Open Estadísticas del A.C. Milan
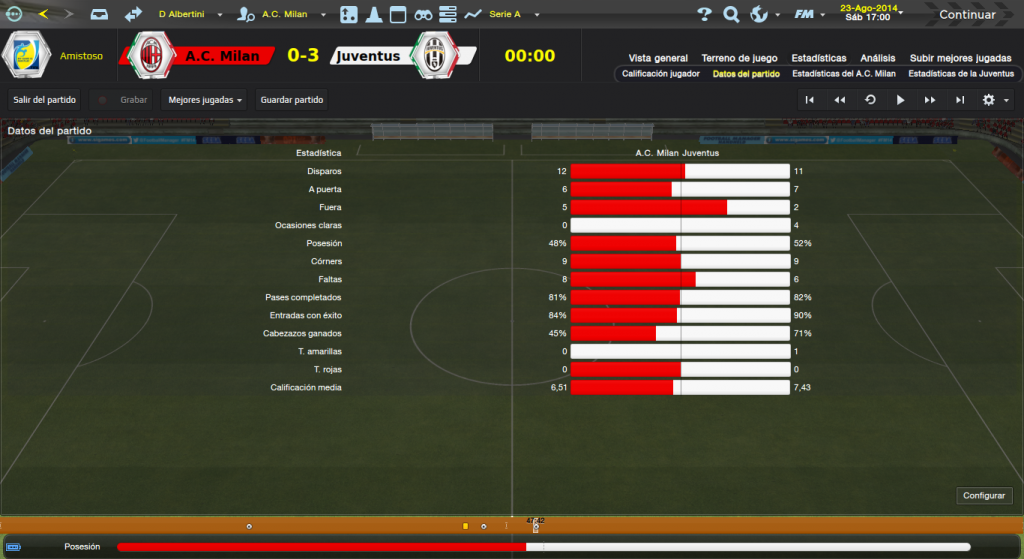 pyautogui.click(x=843, y=74)
